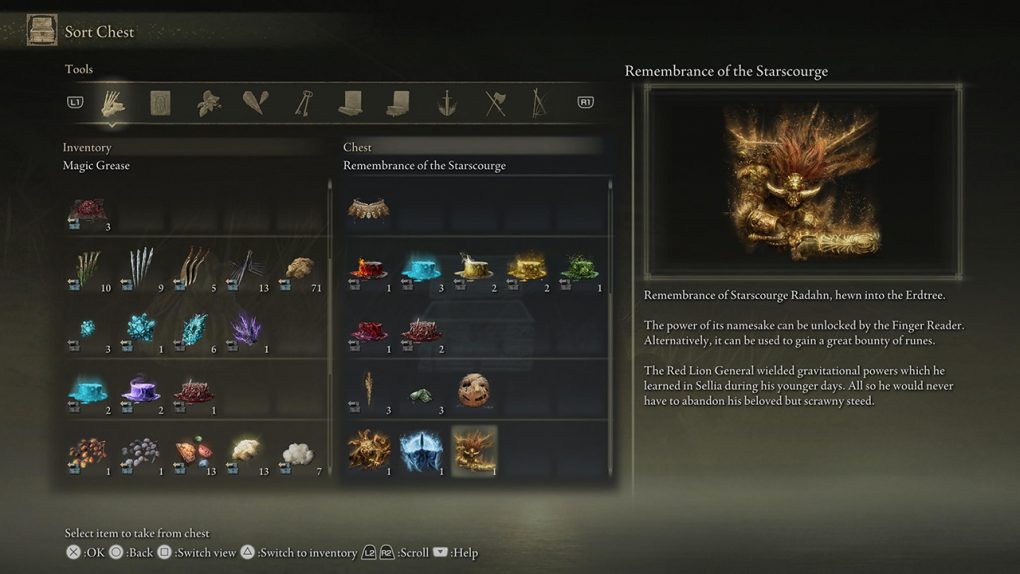The height and width of the screenshot is (574, 1020).
Task: Choose the blue remembrance in the chest
Action: [x=421, y=450]
